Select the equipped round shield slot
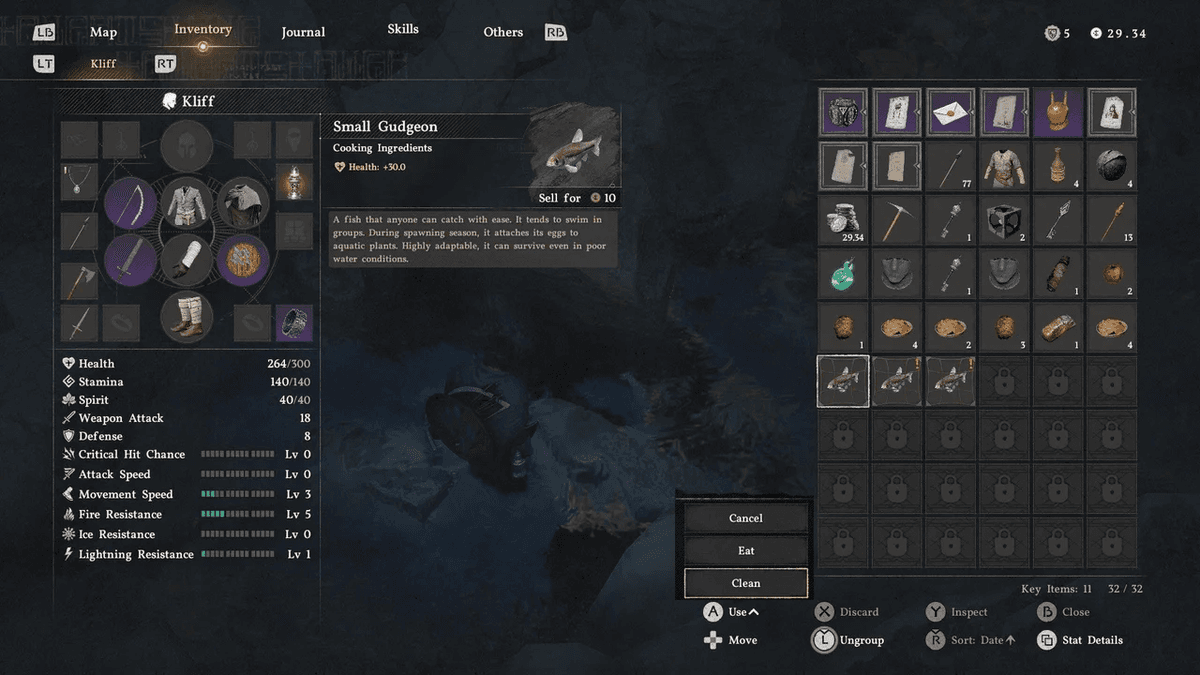The width and height of the screenshot is (1200, 675). (x=243, y=260)
